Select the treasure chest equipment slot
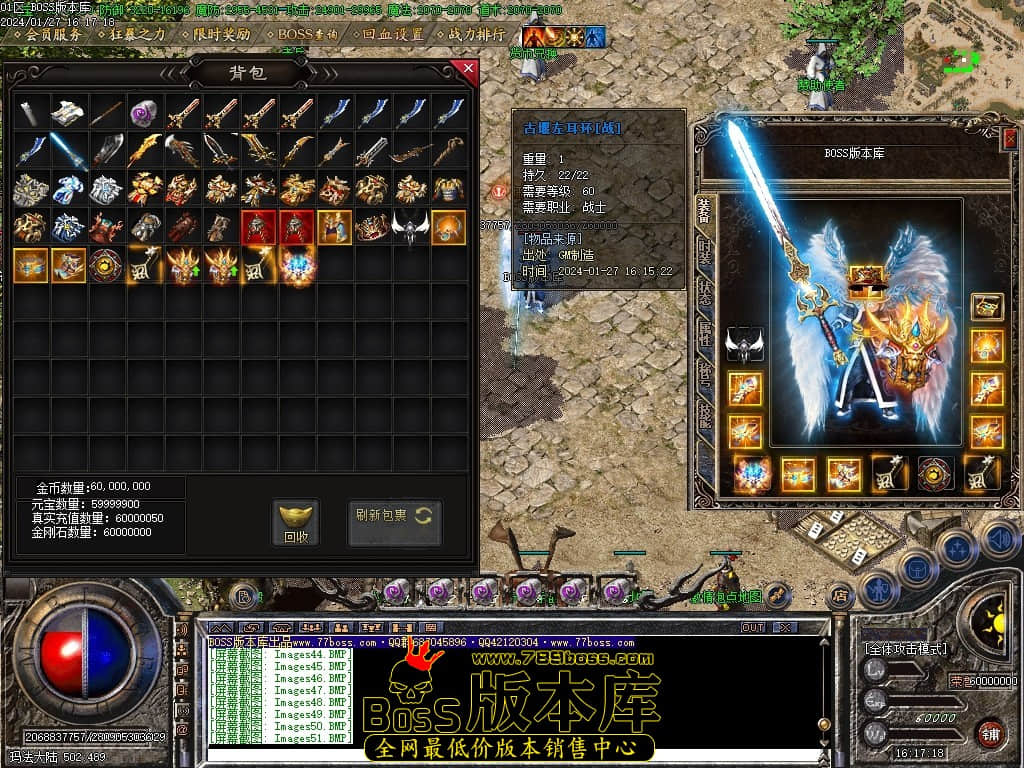Viewport: 1024px width, 768px height. [987, 307]
